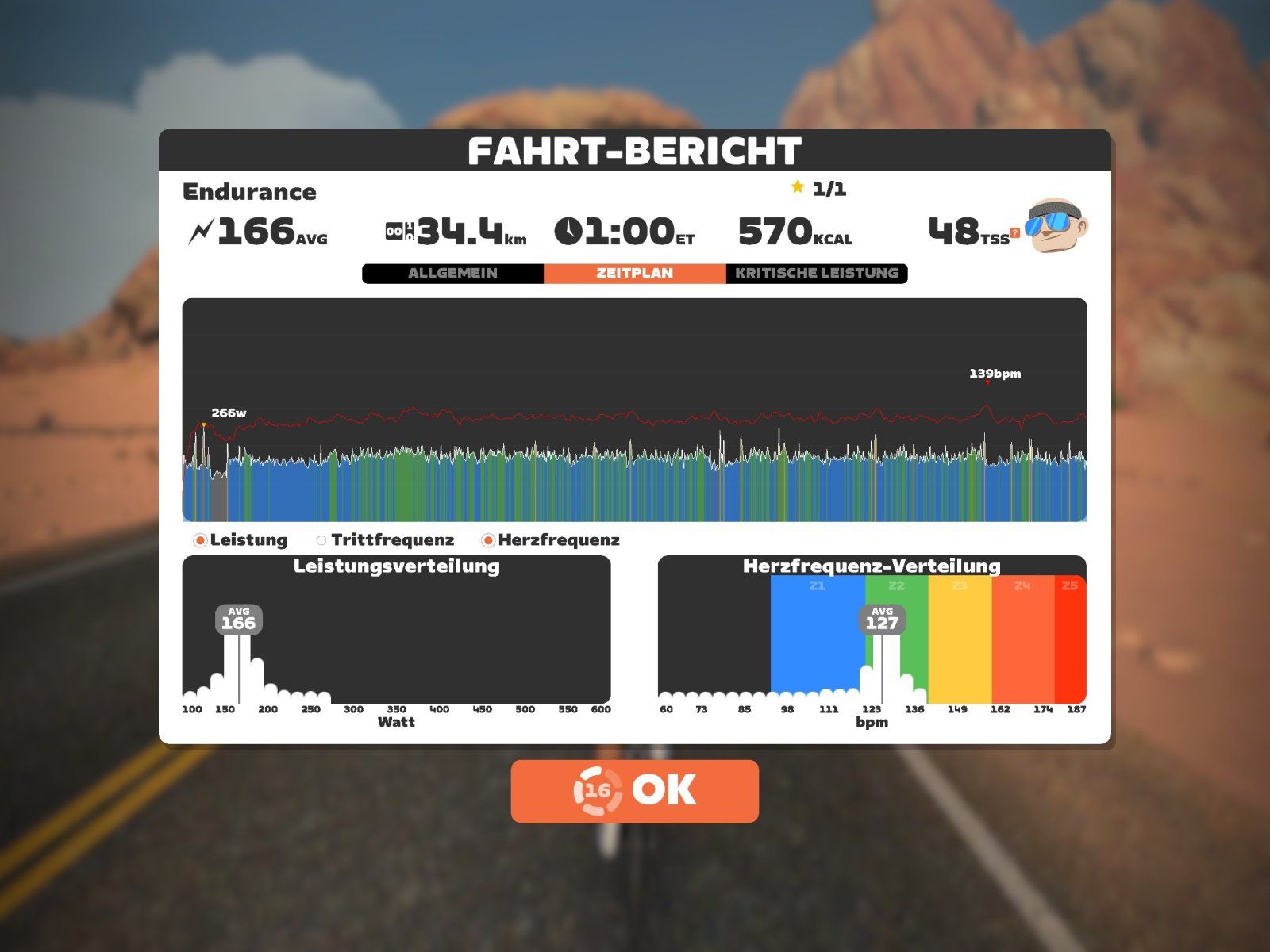The image size is (1270, 952).
Task: Toggle the Herzfrequenz graph option
Action: 489,540
